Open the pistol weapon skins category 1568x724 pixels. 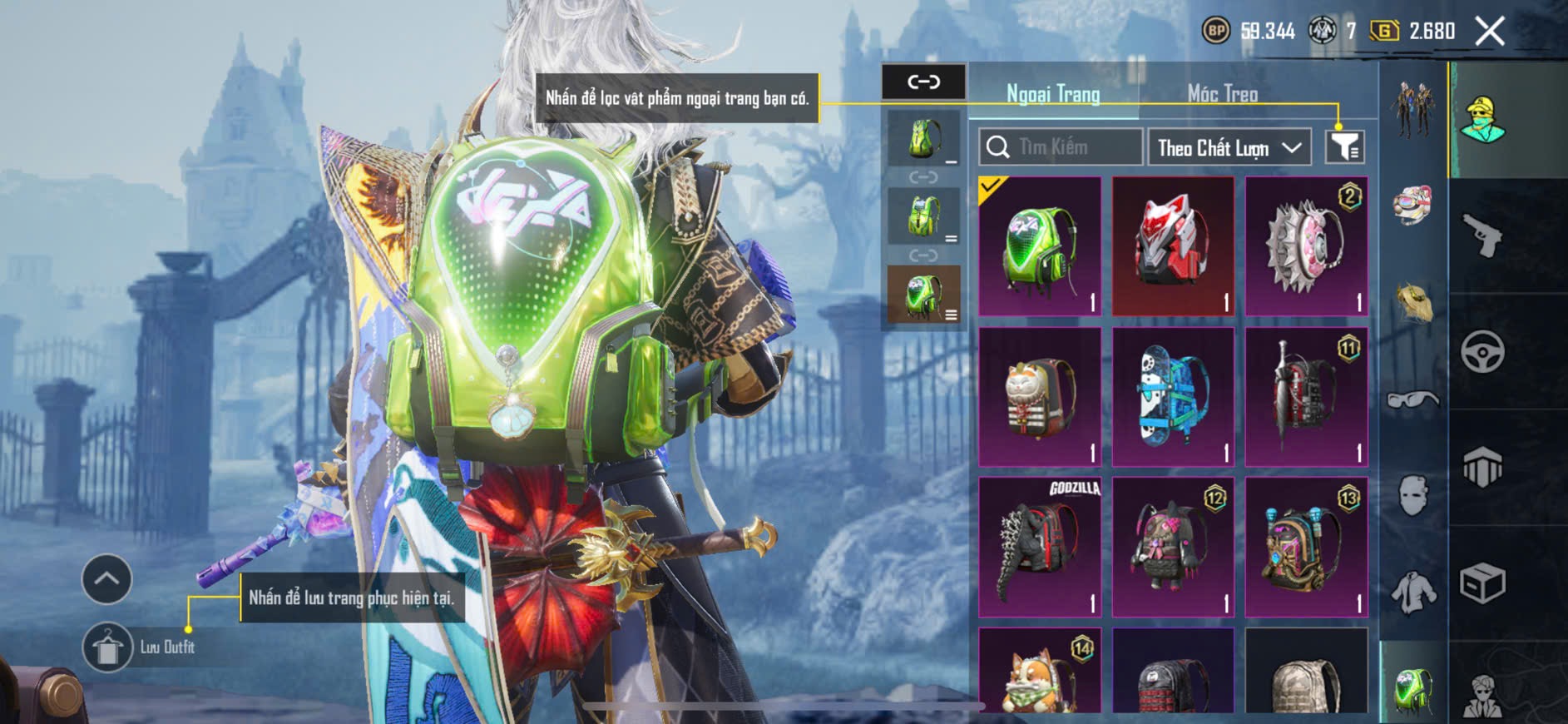pyautogui.click(x=1482, y=236)
